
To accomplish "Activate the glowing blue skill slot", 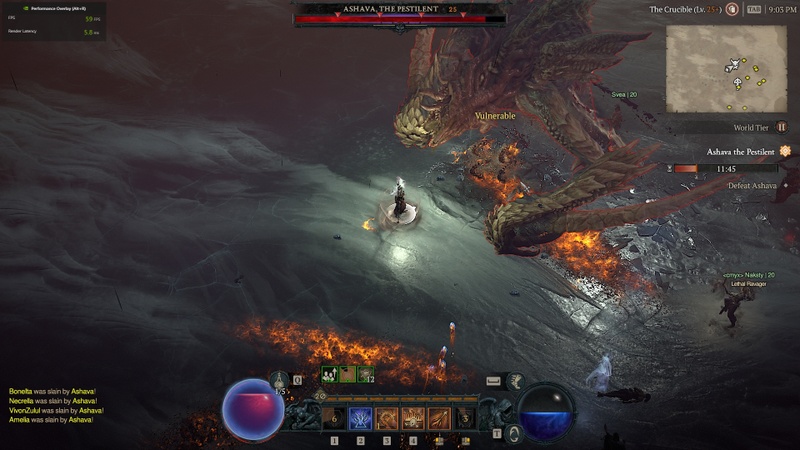I will point(361,418).
